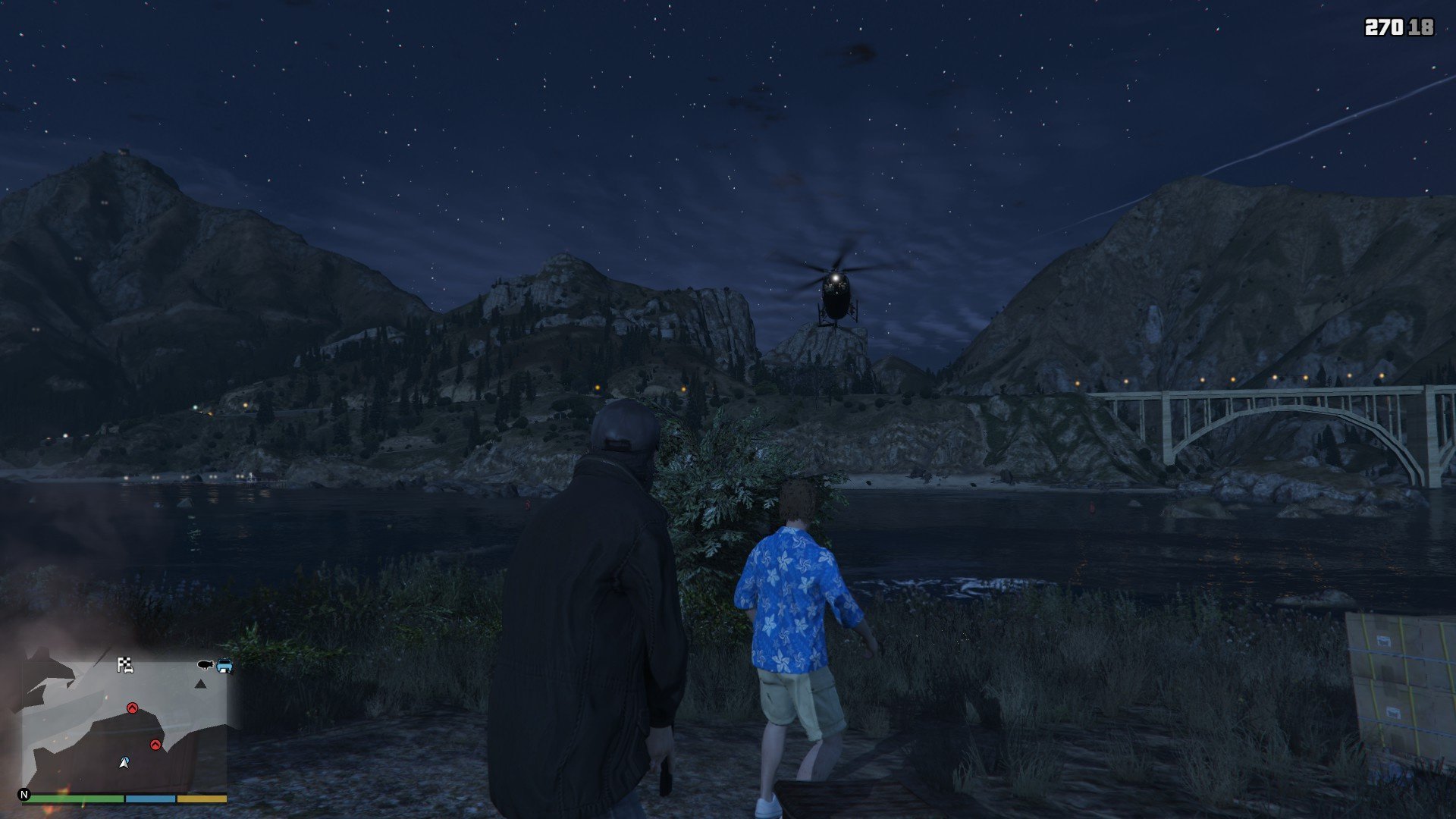Select the black triangle minimap marker

tap(200, 684)
